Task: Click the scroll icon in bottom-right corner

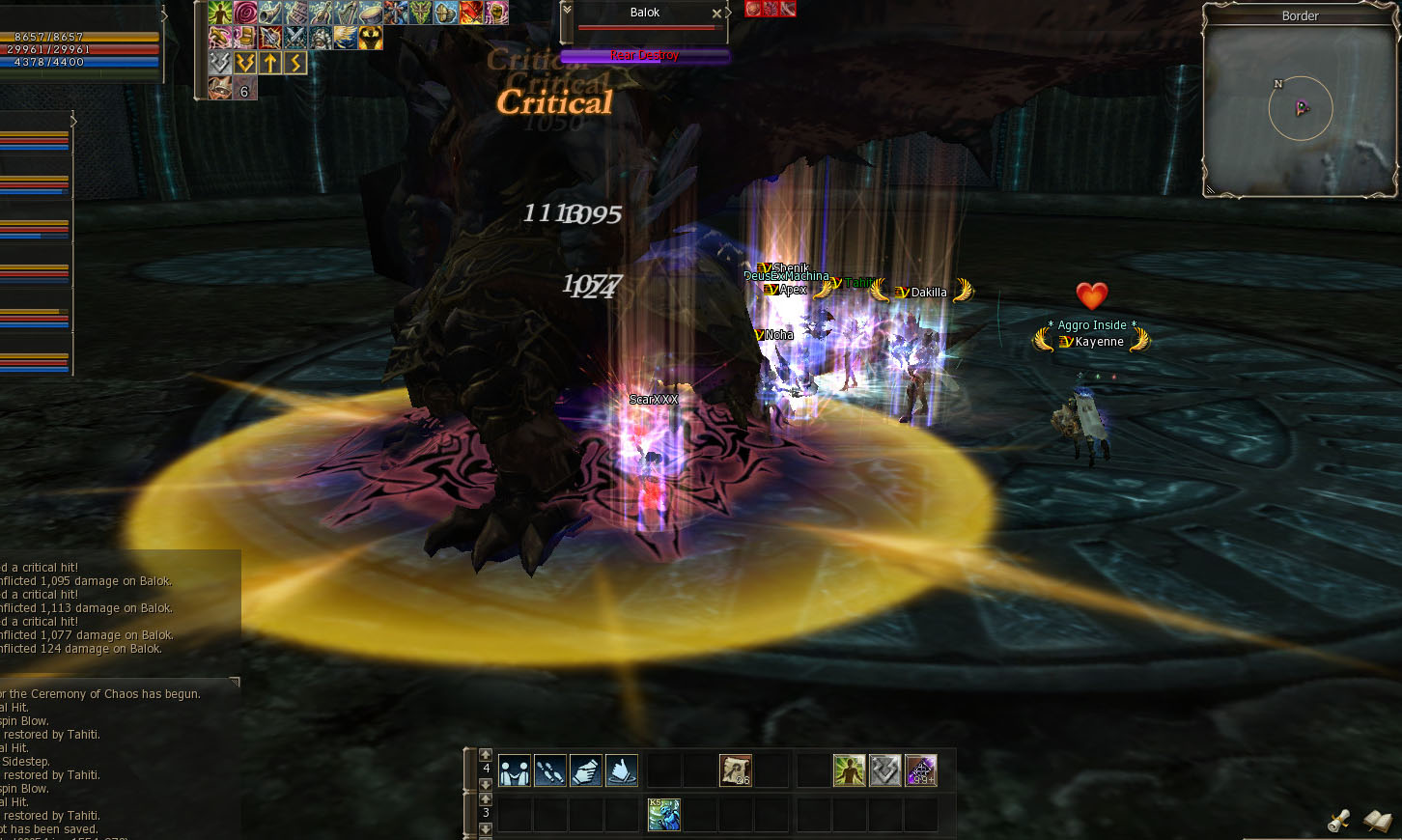Action: click(x=1341, y=822)
